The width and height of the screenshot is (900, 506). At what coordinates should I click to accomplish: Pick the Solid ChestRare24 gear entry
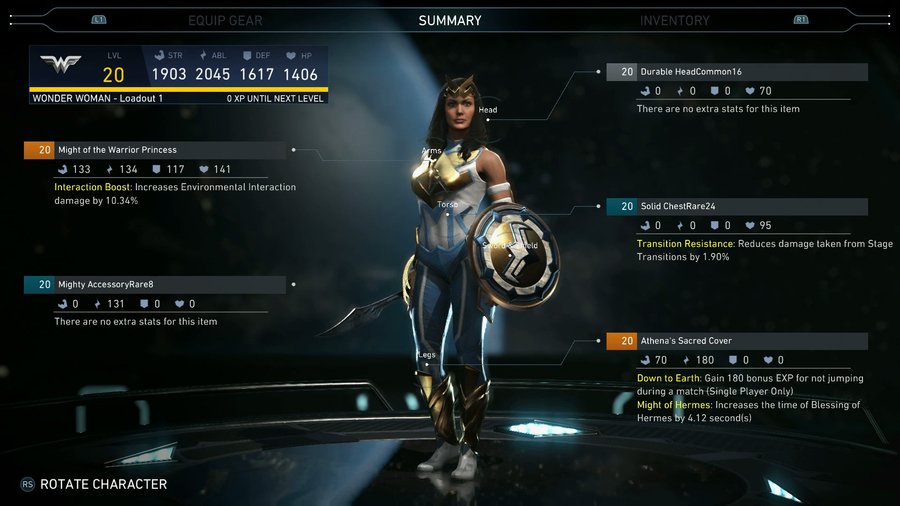pyautogui.click(x=737, y=207)
